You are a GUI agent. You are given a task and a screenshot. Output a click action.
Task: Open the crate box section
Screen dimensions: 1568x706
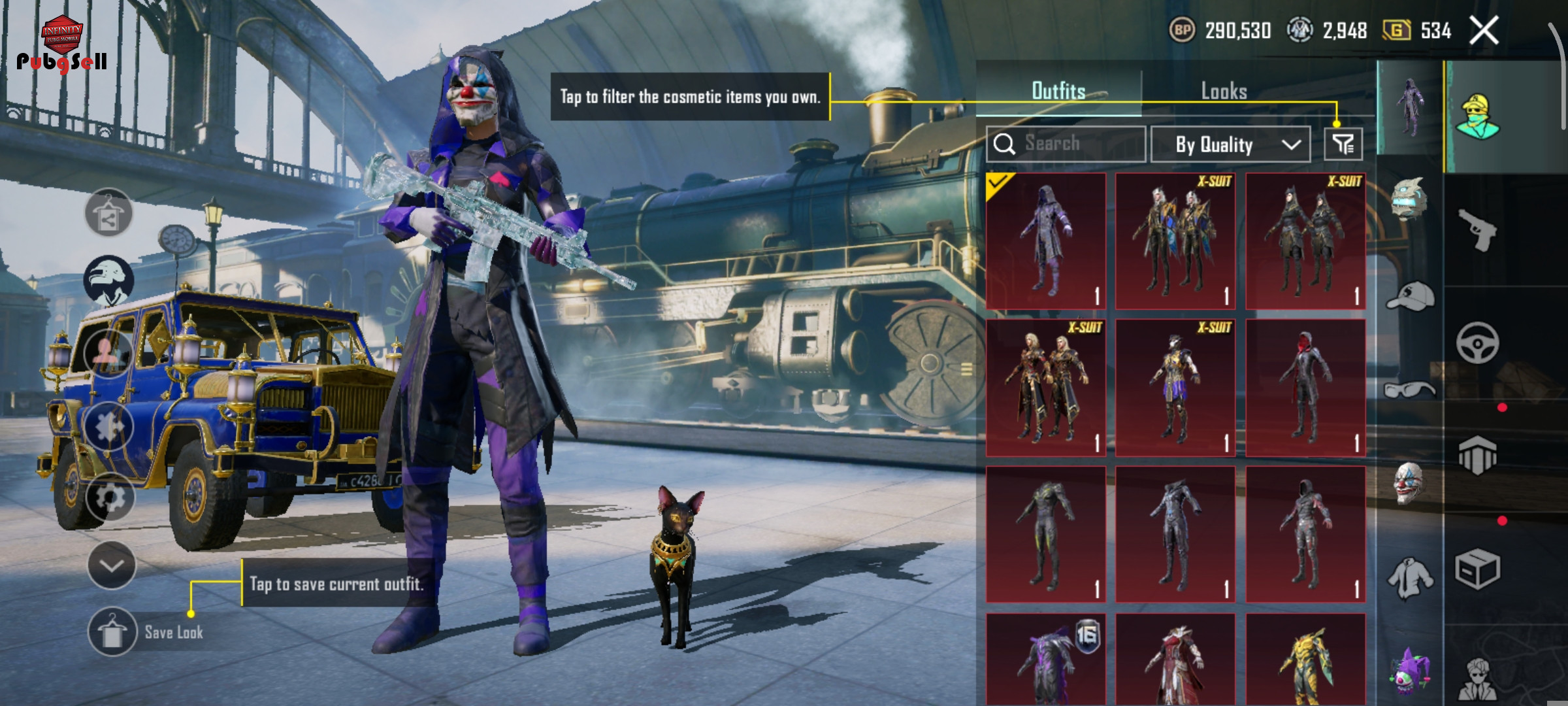[x=1477, y=569]
